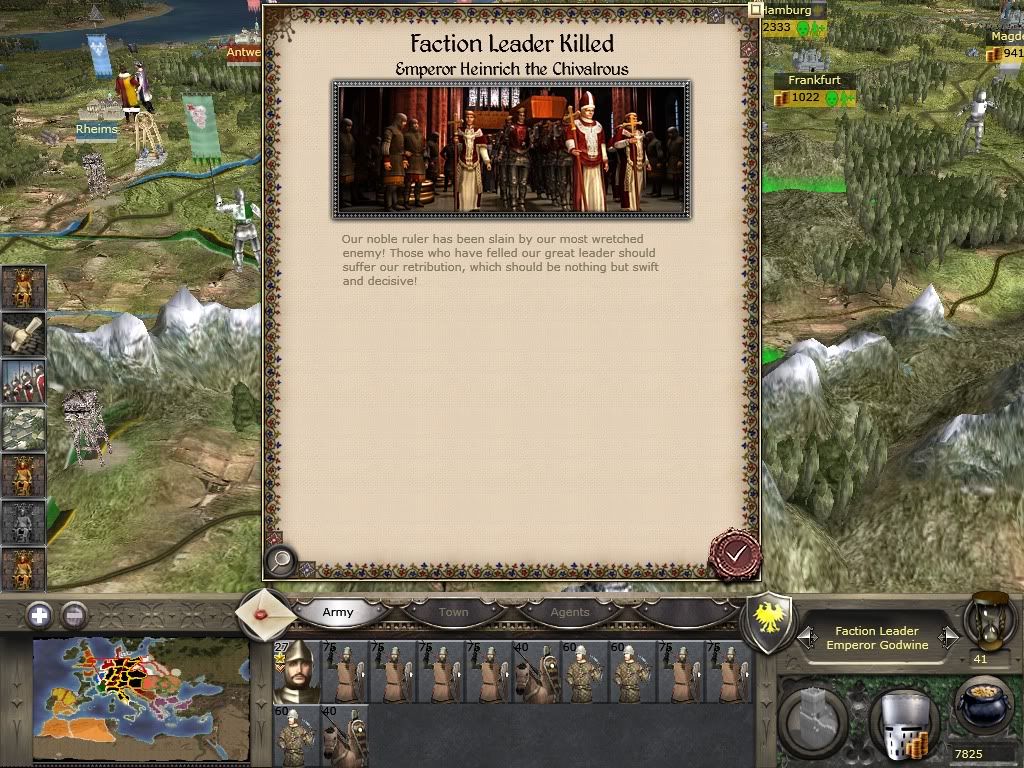Open the settlement rooftops event notification
This screenshot has height=768, width=1024.
(x=23, y=428)
